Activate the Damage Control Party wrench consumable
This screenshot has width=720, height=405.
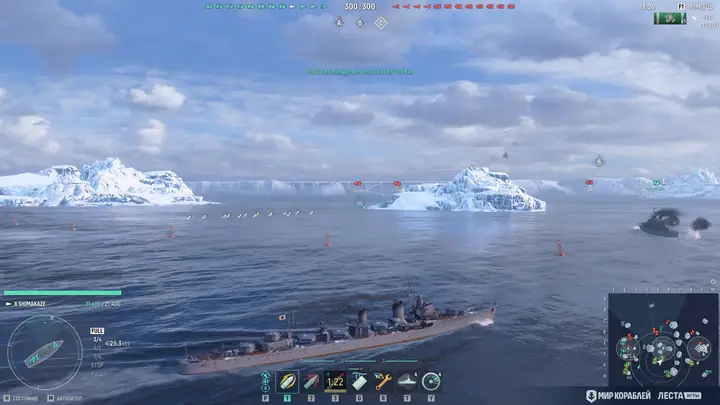[x=384, y=381]
